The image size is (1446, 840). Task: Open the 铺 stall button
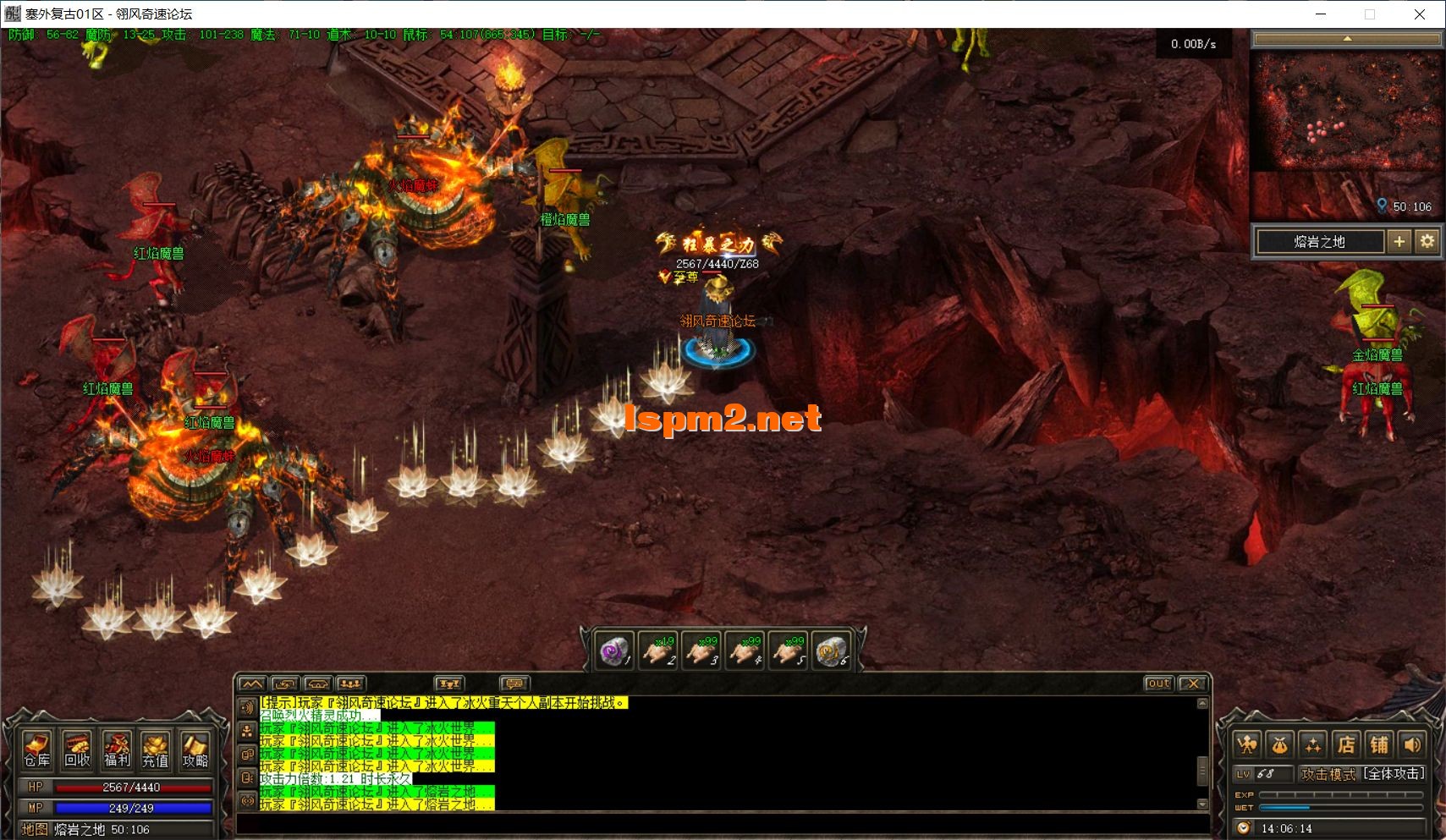1379,744
